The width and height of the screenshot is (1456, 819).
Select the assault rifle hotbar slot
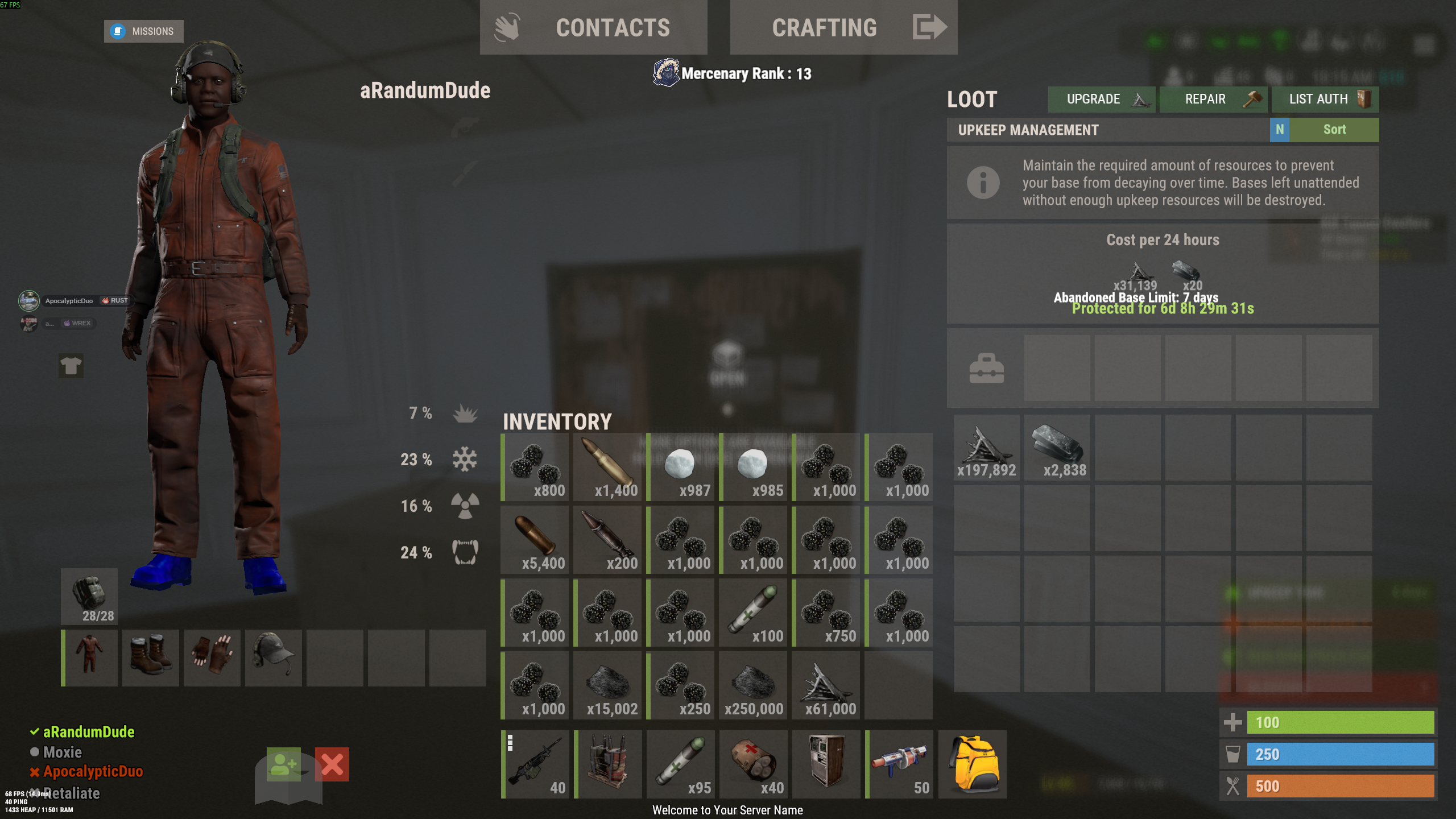pos(535,764)
